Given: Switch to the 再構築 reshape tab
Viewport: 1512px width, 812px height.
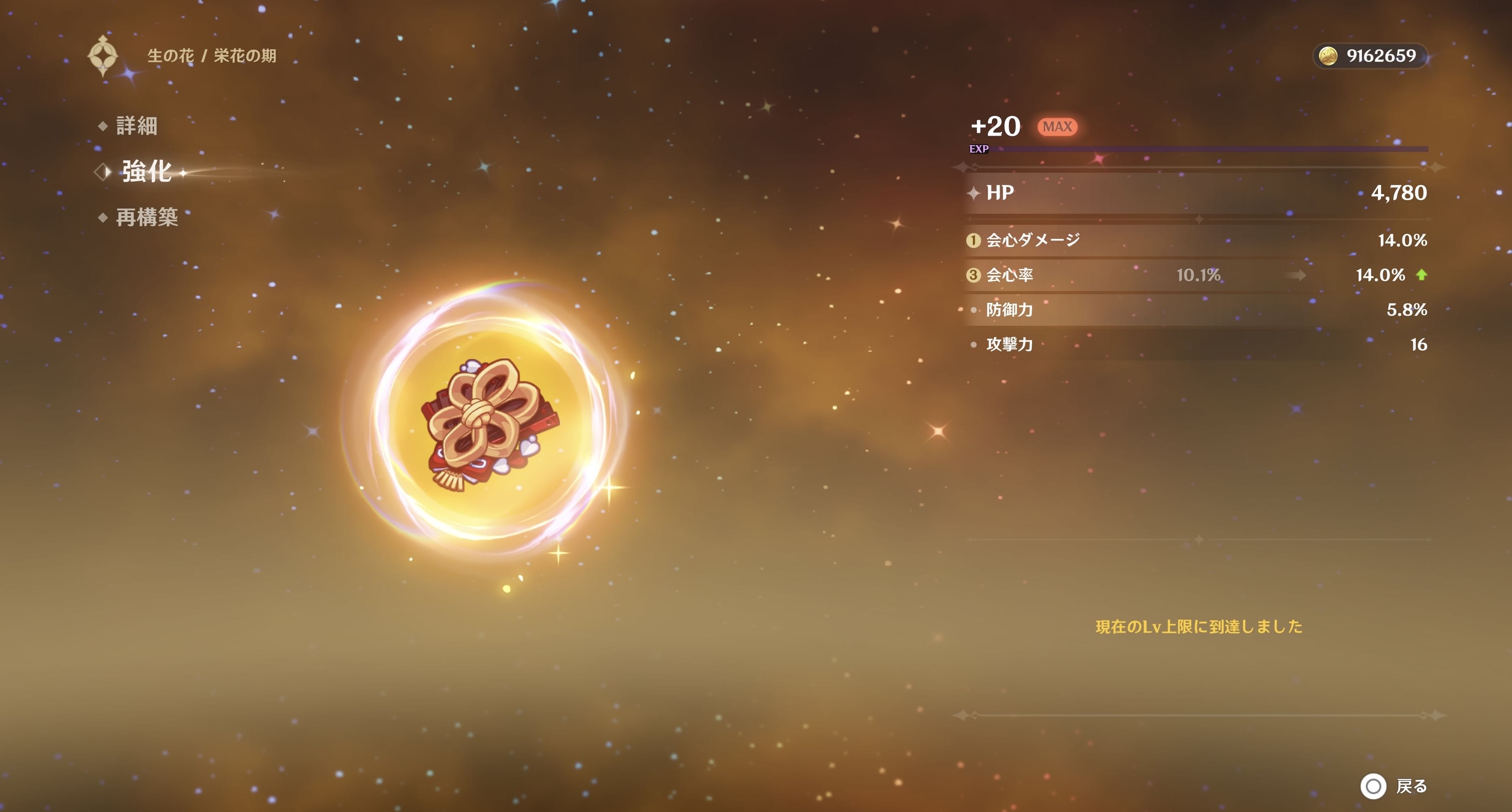Looking at the screenshot, I should [x=147, y=217].
